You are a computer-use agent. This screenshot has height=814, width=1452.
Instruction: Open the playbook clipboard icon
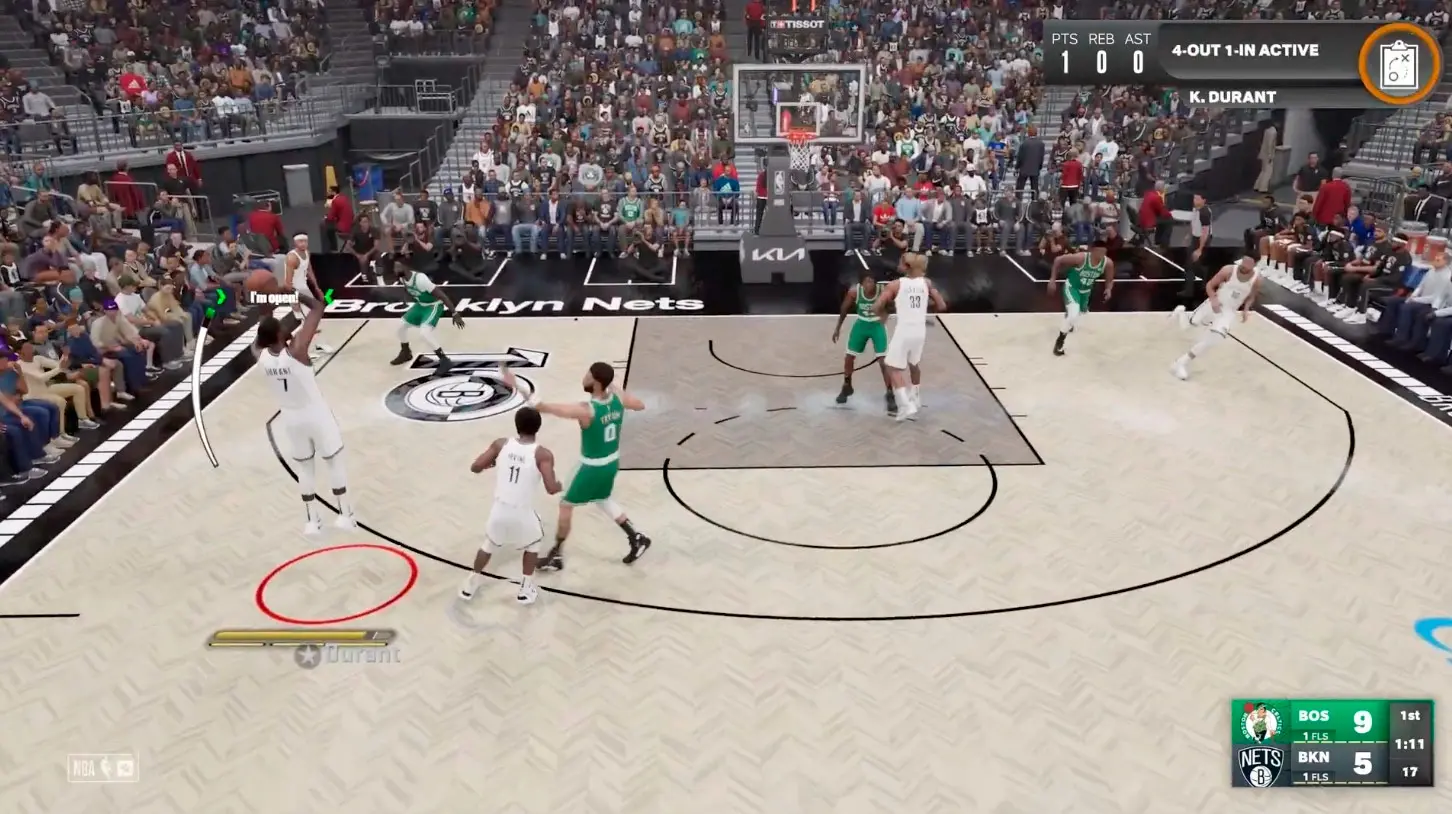pos(1399,67)
